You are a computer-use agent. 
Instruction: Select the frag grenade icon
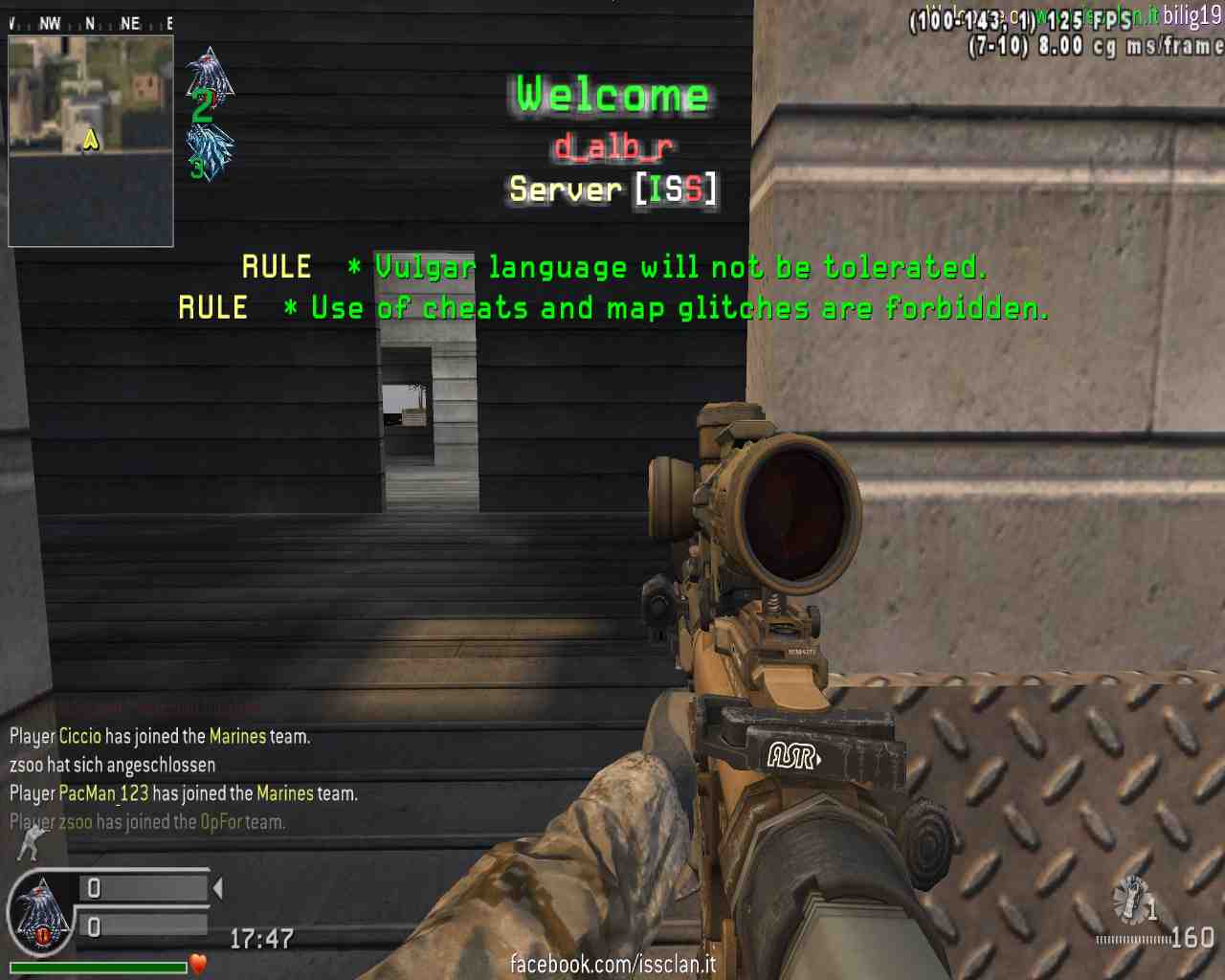(1132, 900)
